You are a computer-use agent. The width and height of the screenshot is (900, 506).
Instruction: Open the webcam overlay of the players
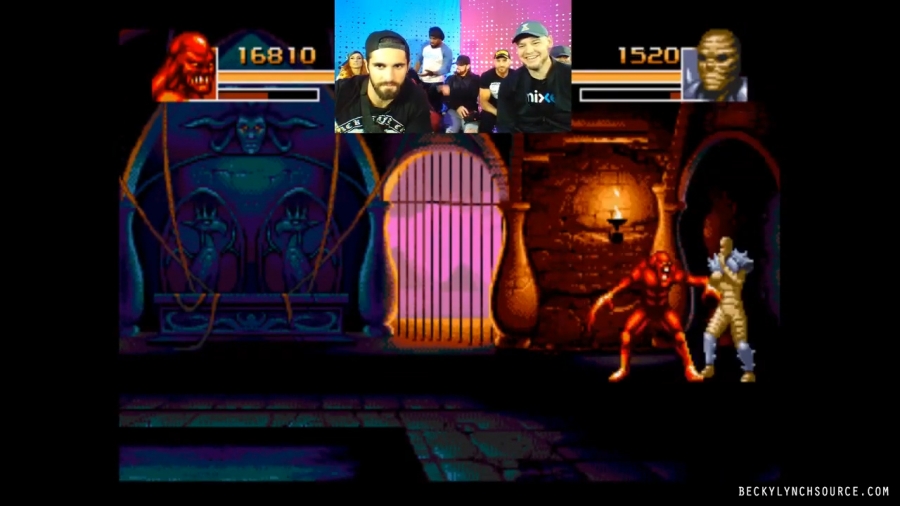452,67
